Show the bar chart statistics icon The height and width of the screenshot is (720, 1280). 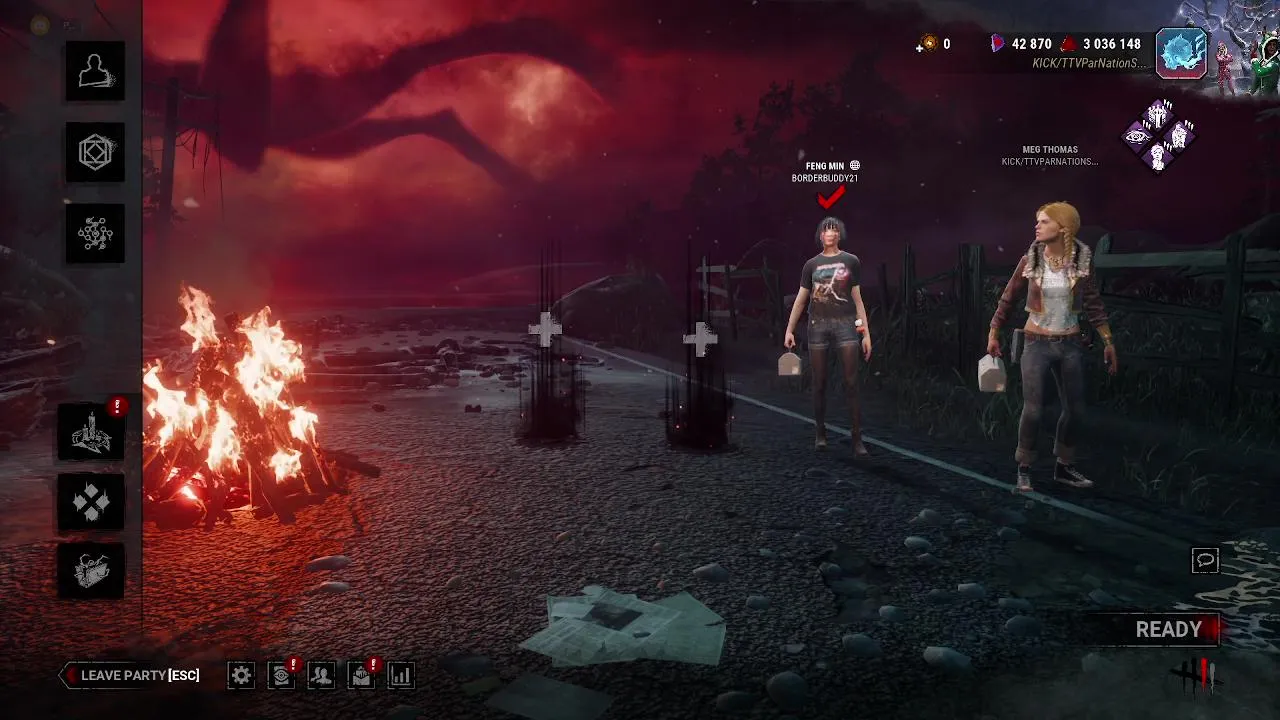pyautogui.click(x=400, y=675)
